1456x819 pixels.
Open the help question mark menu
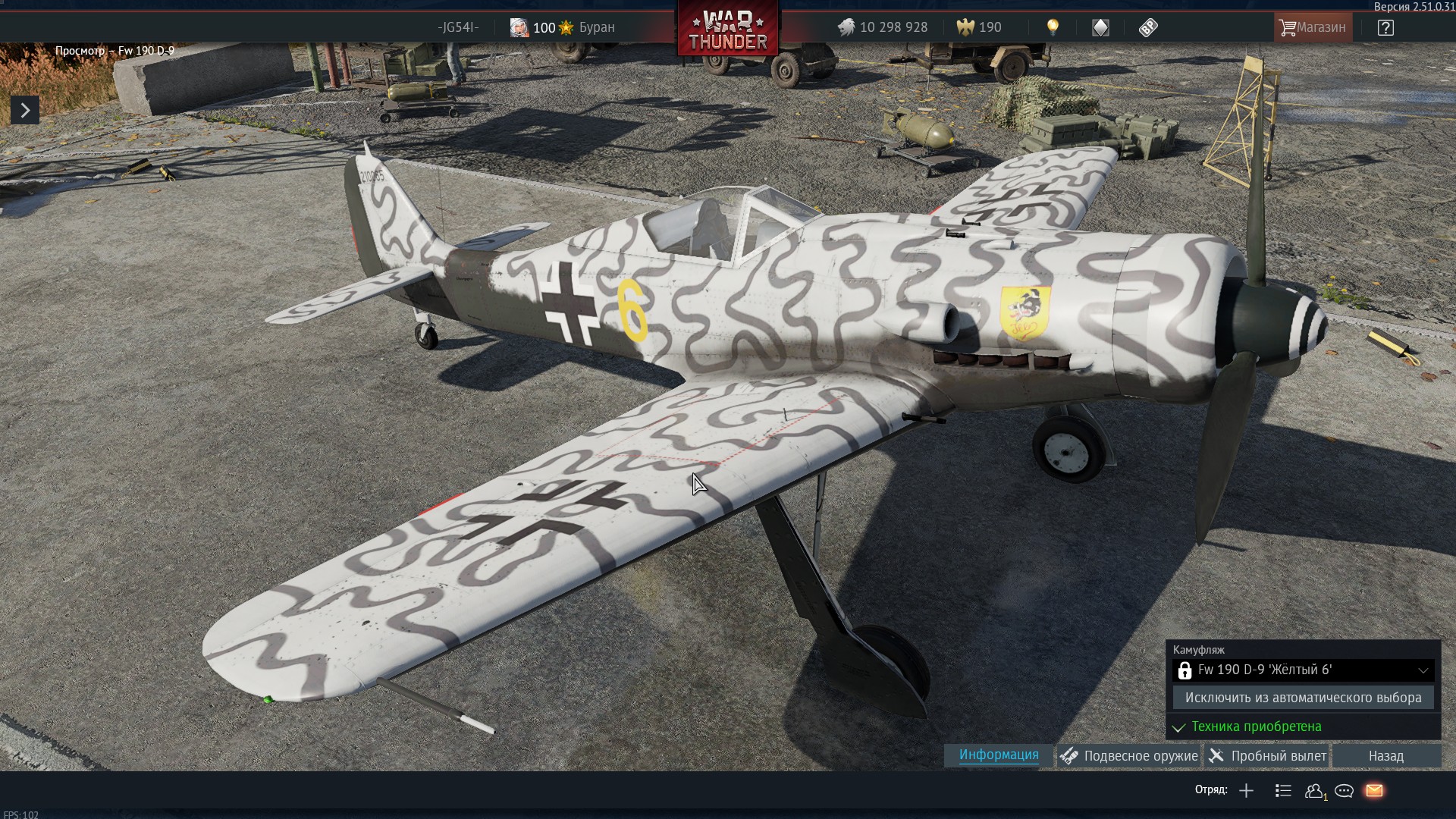1385,28
